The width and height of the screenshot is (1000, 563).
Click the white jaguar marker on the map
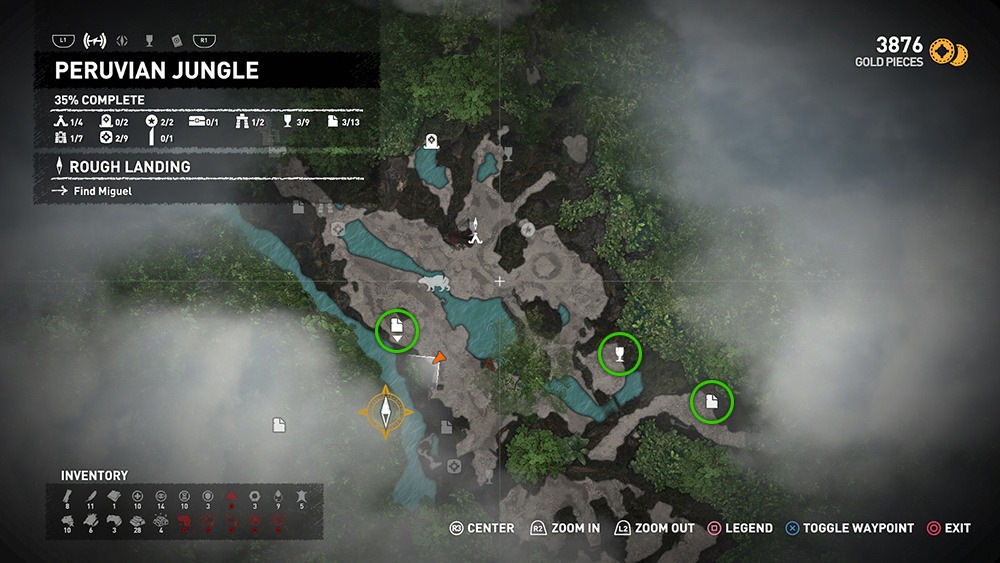[x=432, y=285]
